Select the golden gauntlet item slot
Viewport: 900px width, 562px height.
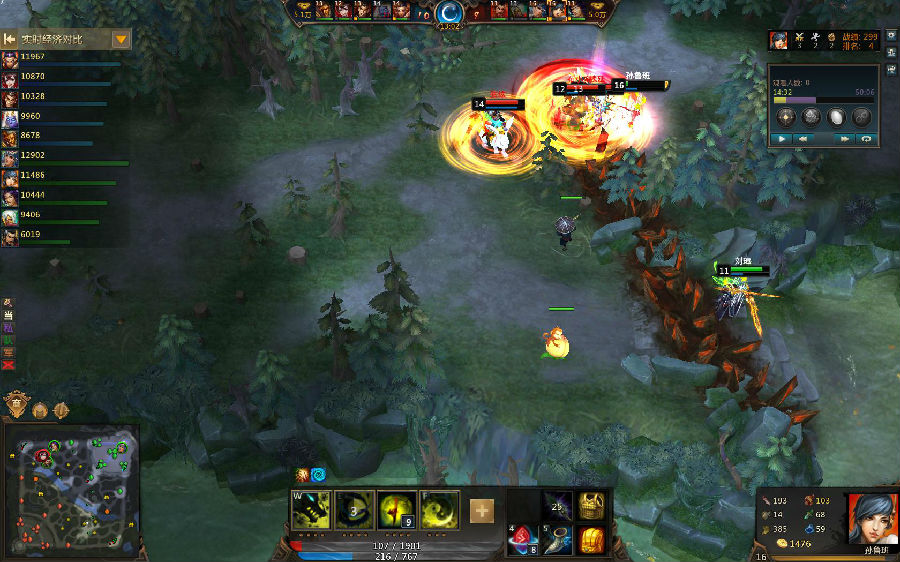[x=592, y=539]
